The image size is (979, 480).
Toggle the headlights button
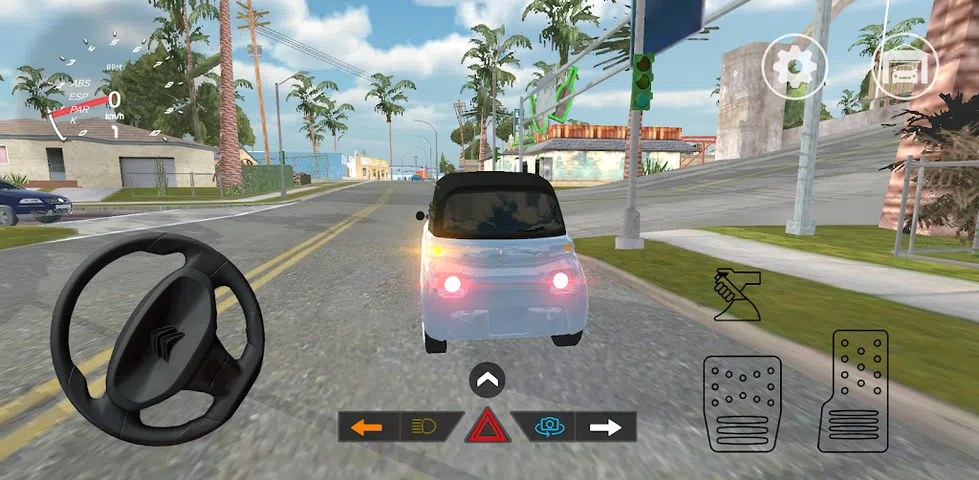(426, 427)
